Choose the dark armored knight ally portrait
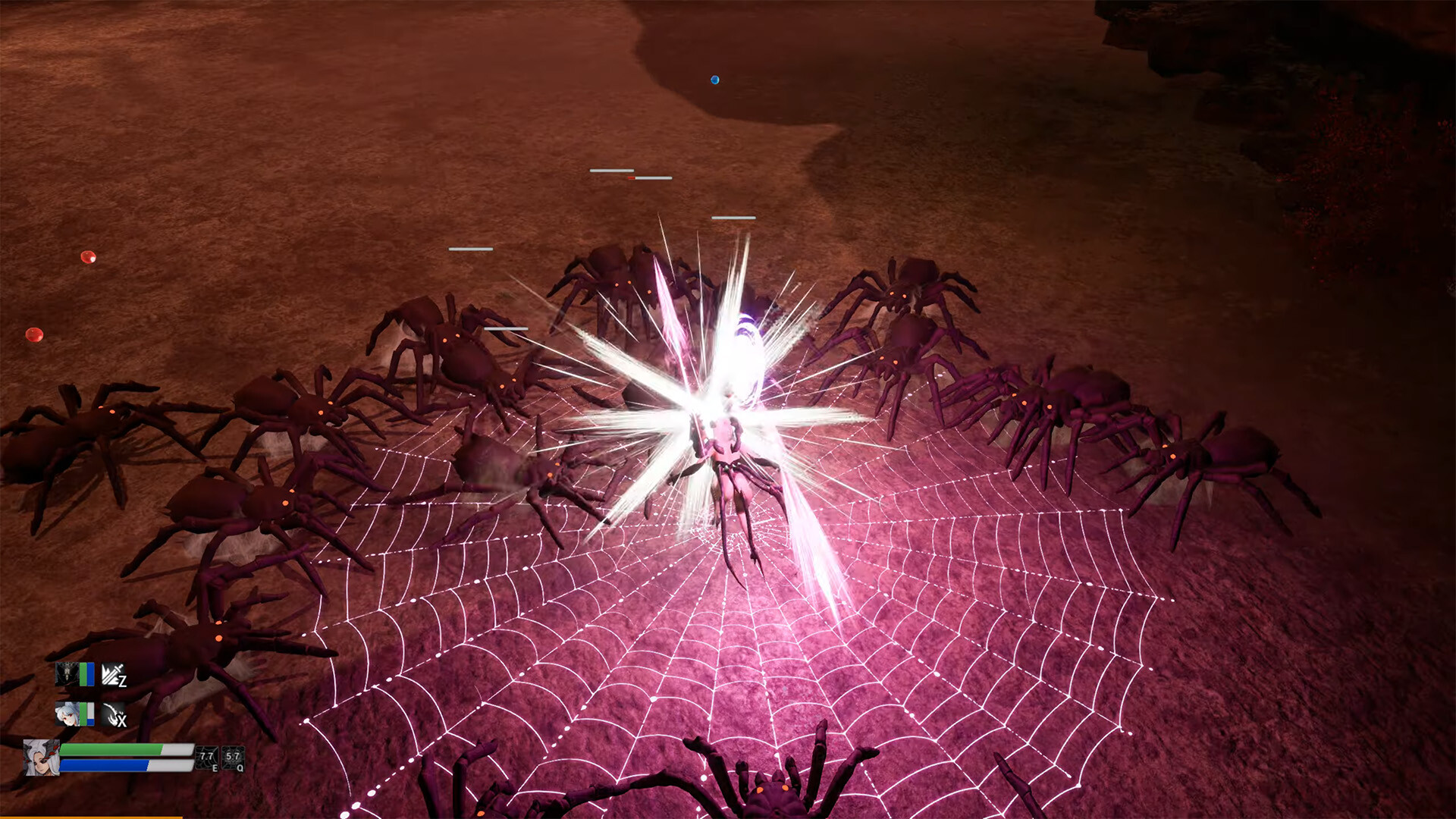1456x819 pixels. [x=67, y=673]
